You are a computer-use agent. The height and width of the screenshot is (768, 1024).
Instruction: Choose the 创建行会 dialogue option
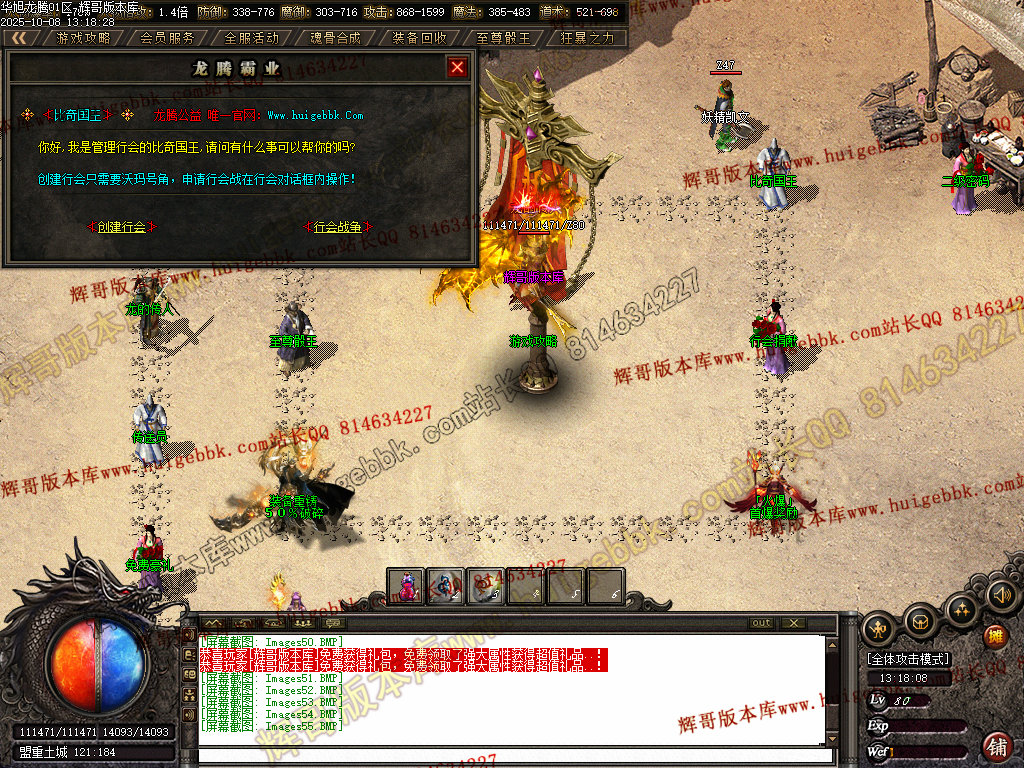(x=123, y=227)
